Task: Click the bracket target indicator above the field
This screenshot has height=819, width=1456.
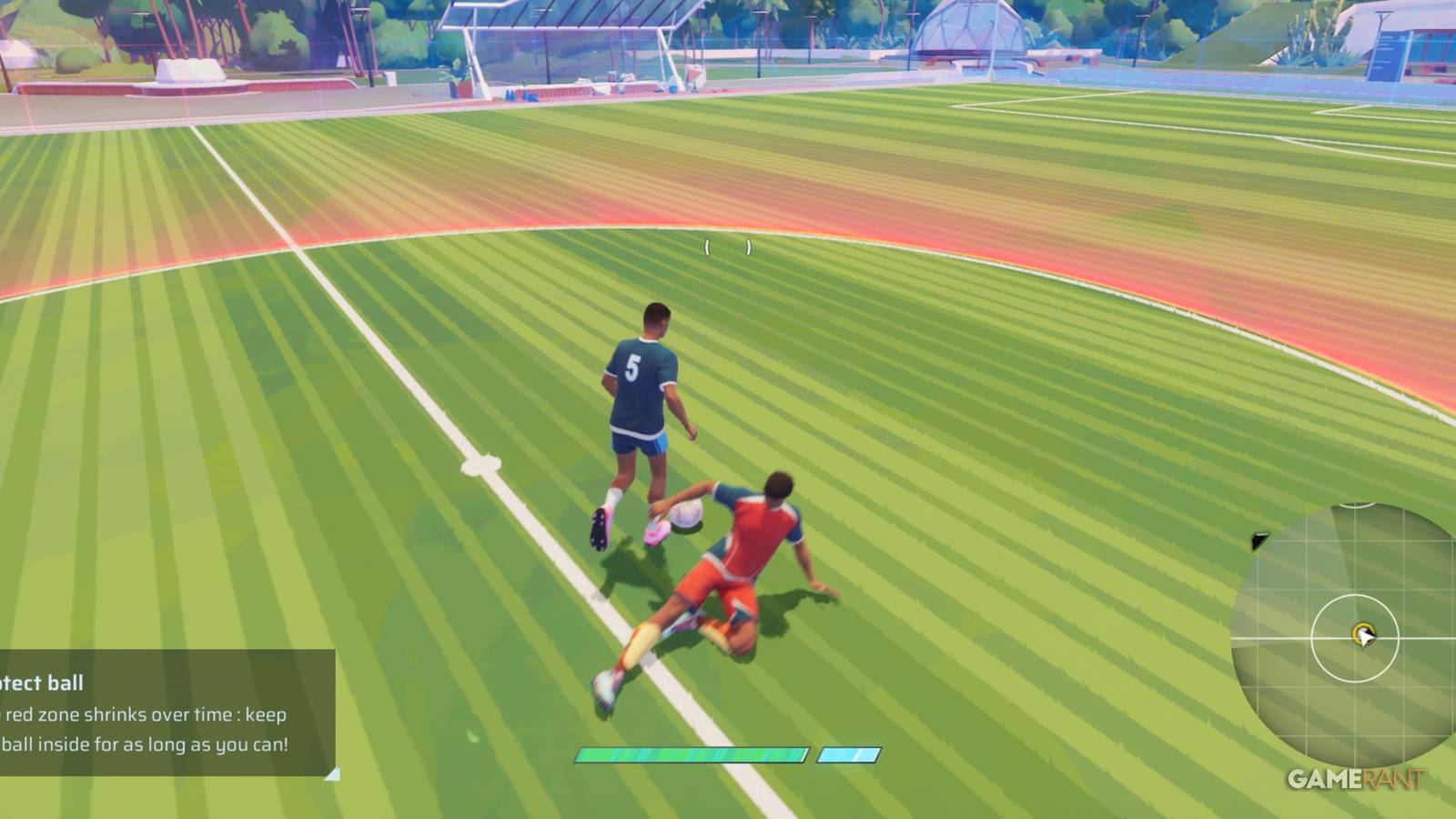Action: [726, 244]
